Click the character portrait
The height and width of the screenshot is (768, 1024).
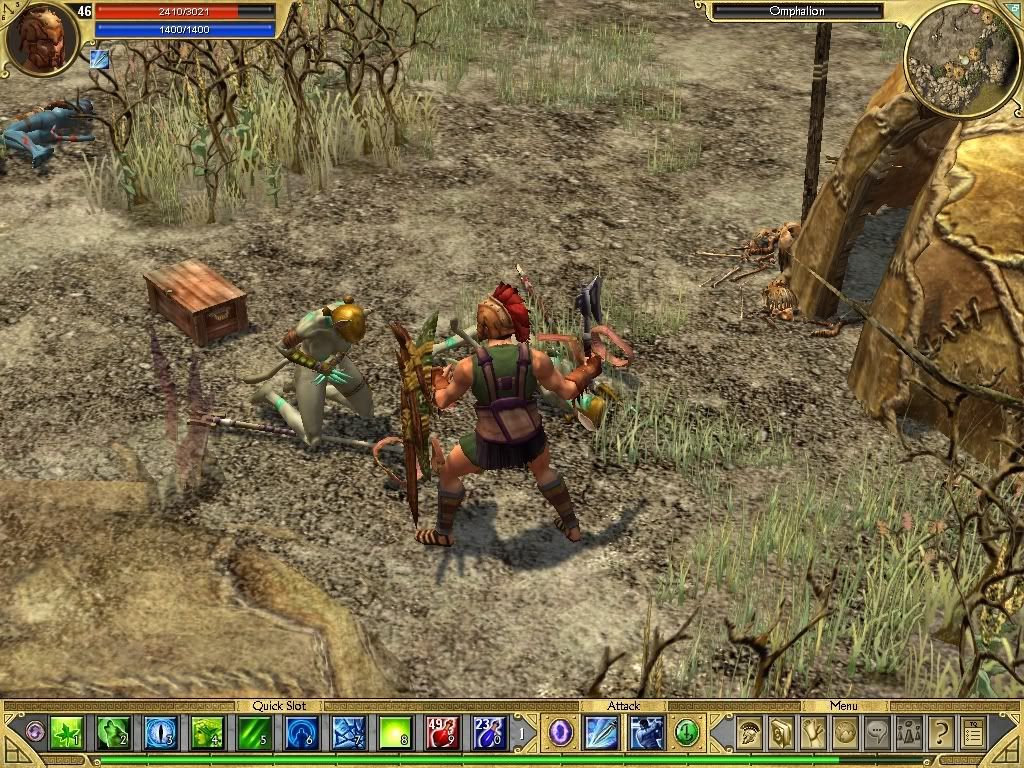tap(40, 38)
